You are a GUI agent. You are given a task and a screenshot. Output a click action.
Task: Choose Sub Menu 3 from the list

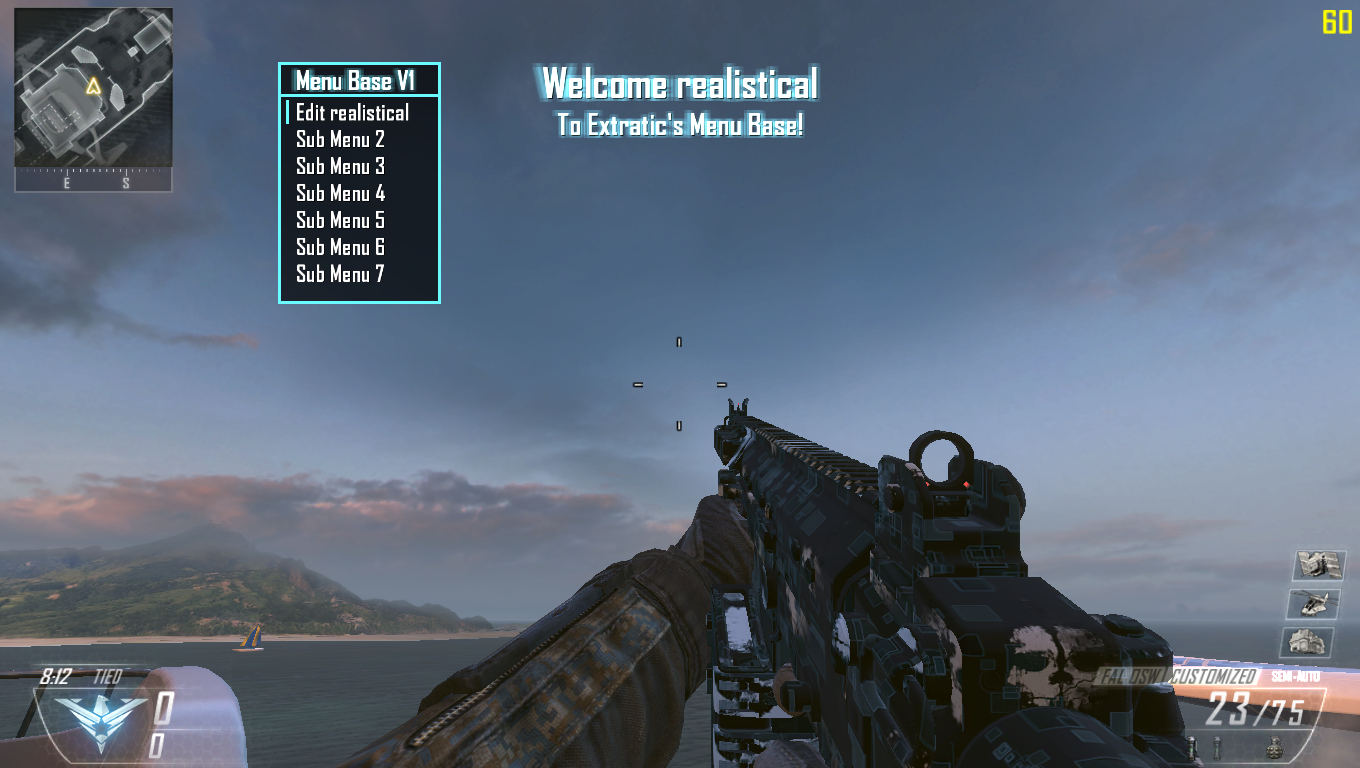(x=340, y=167)
